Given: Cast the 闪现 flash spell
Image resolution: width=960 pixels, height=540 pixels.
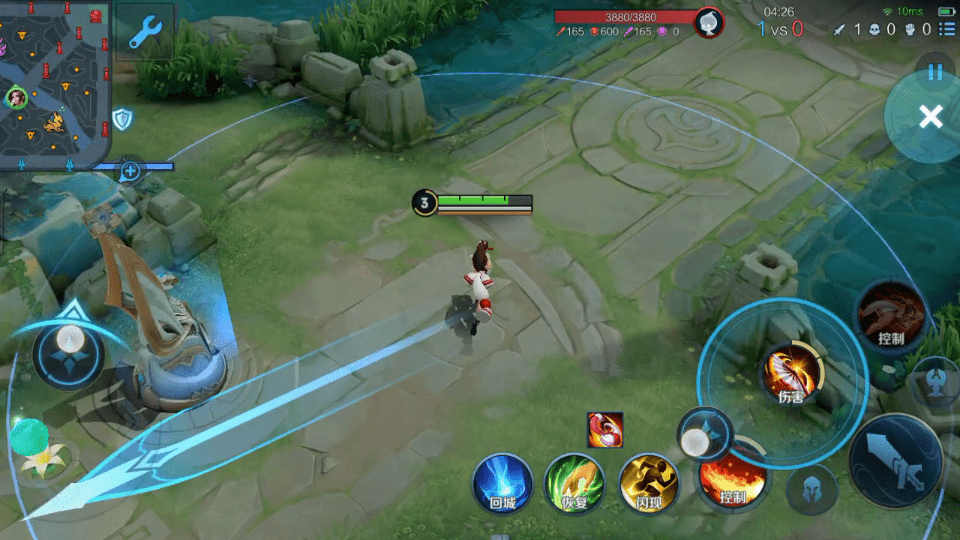Looking at the screenshot, I should click(x=648, y=483).
